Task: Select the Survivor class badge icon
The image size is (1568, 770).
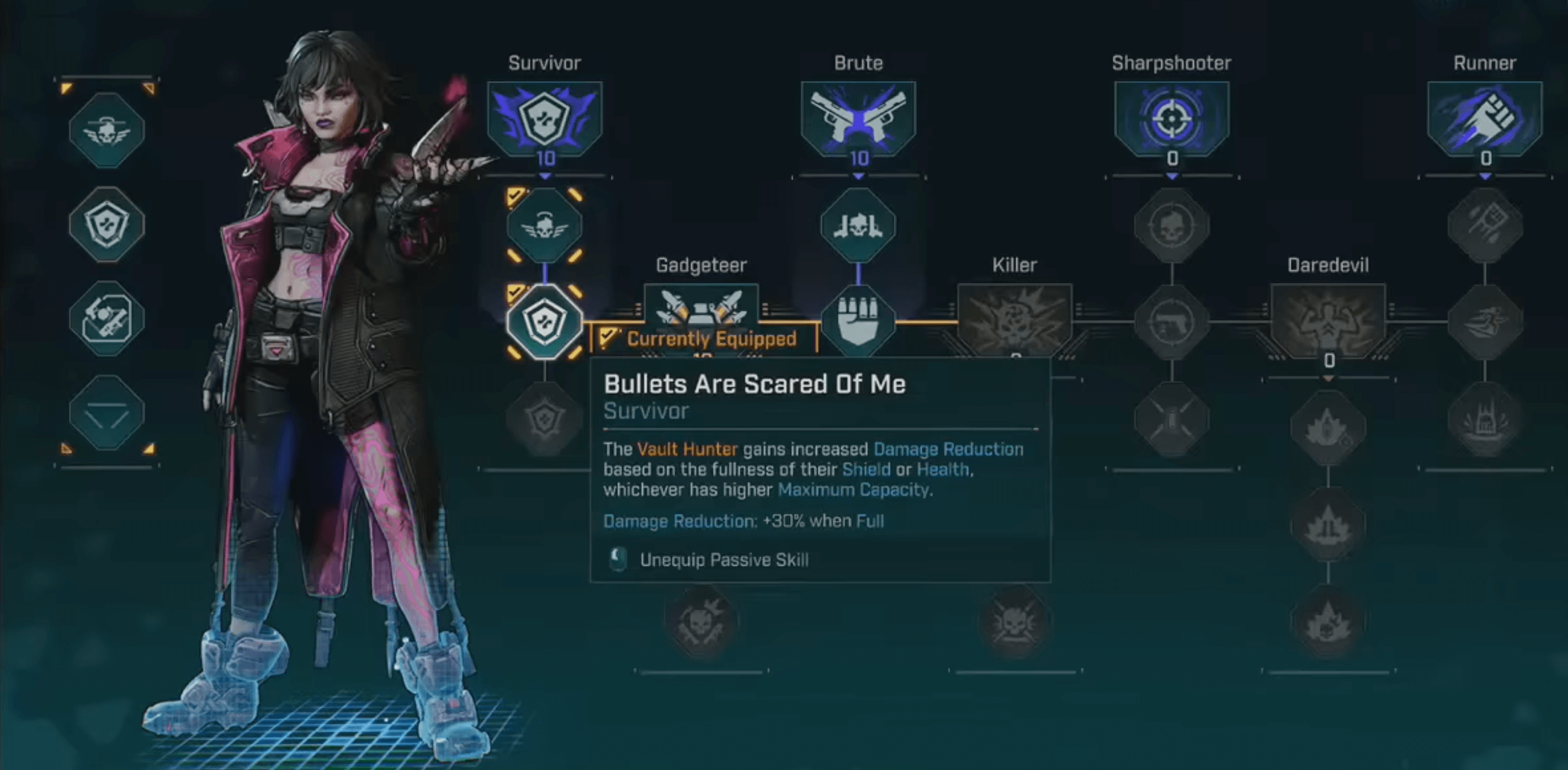Action: [545, 120]
